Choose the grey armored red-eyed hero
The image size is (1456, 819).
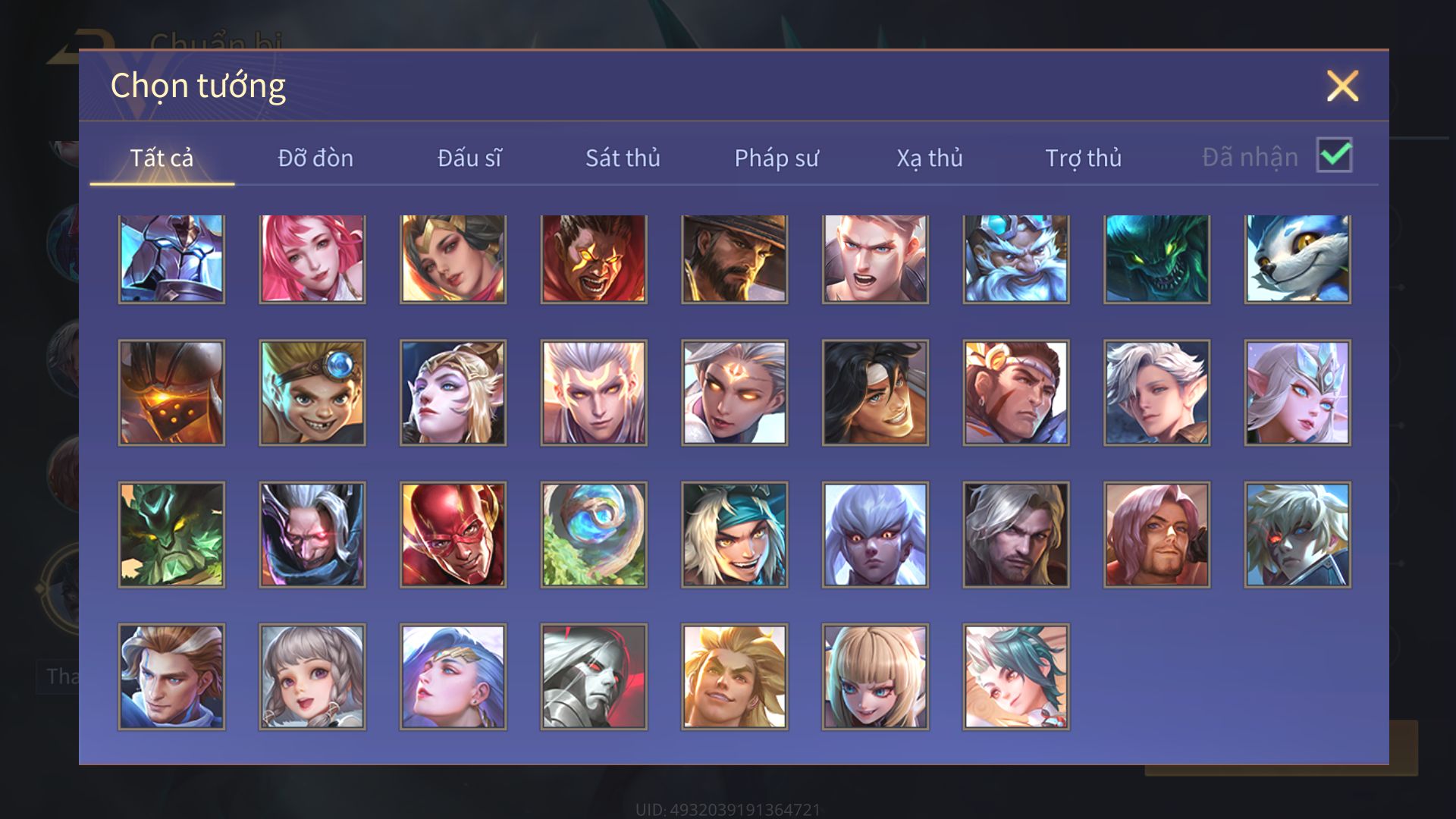click(594, 676)
